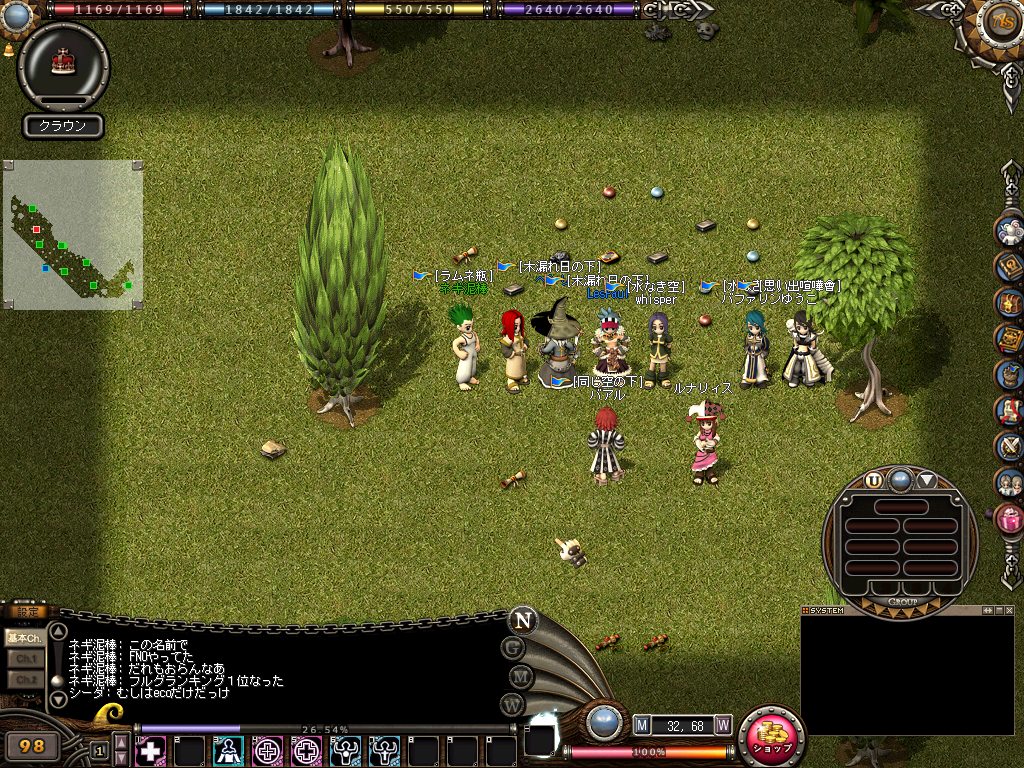Viewport: 1024px width, 768px height.
Task: Open the minimap
Action: (x=72, y=235)
